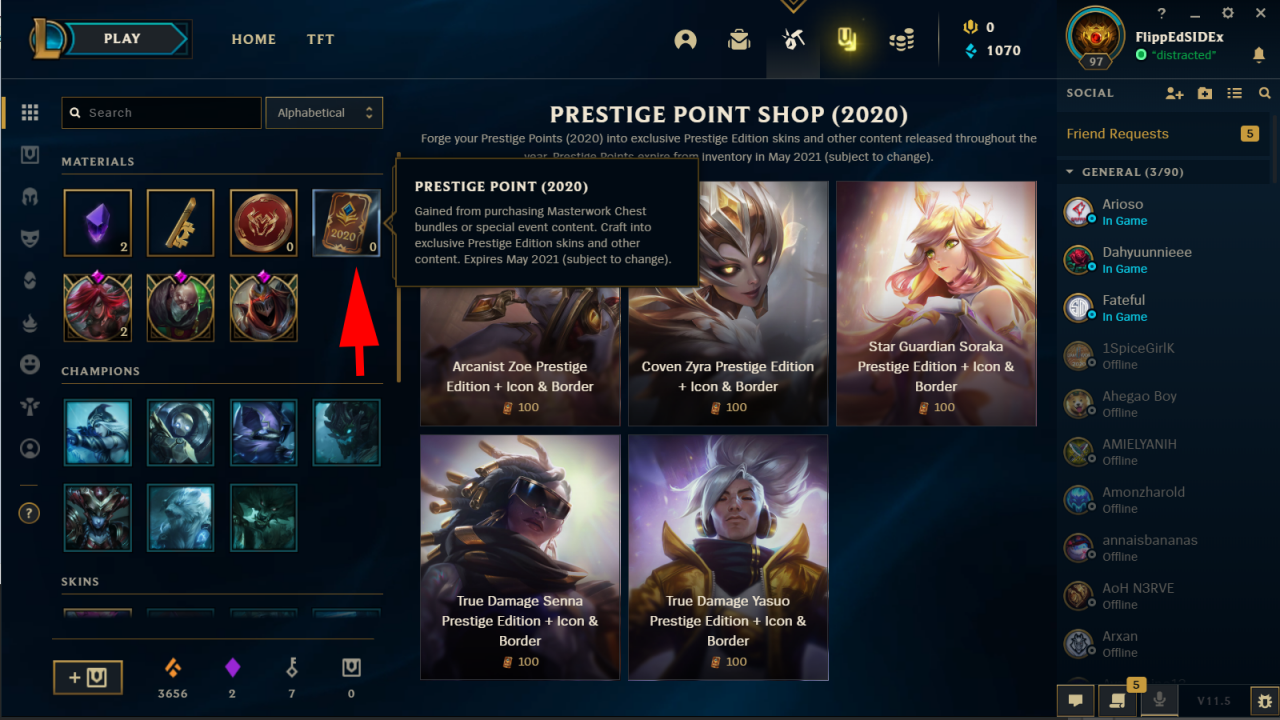Select the HOME menu item
The height and width of the screenshot is (720, 1280).
tap(253, 39)
